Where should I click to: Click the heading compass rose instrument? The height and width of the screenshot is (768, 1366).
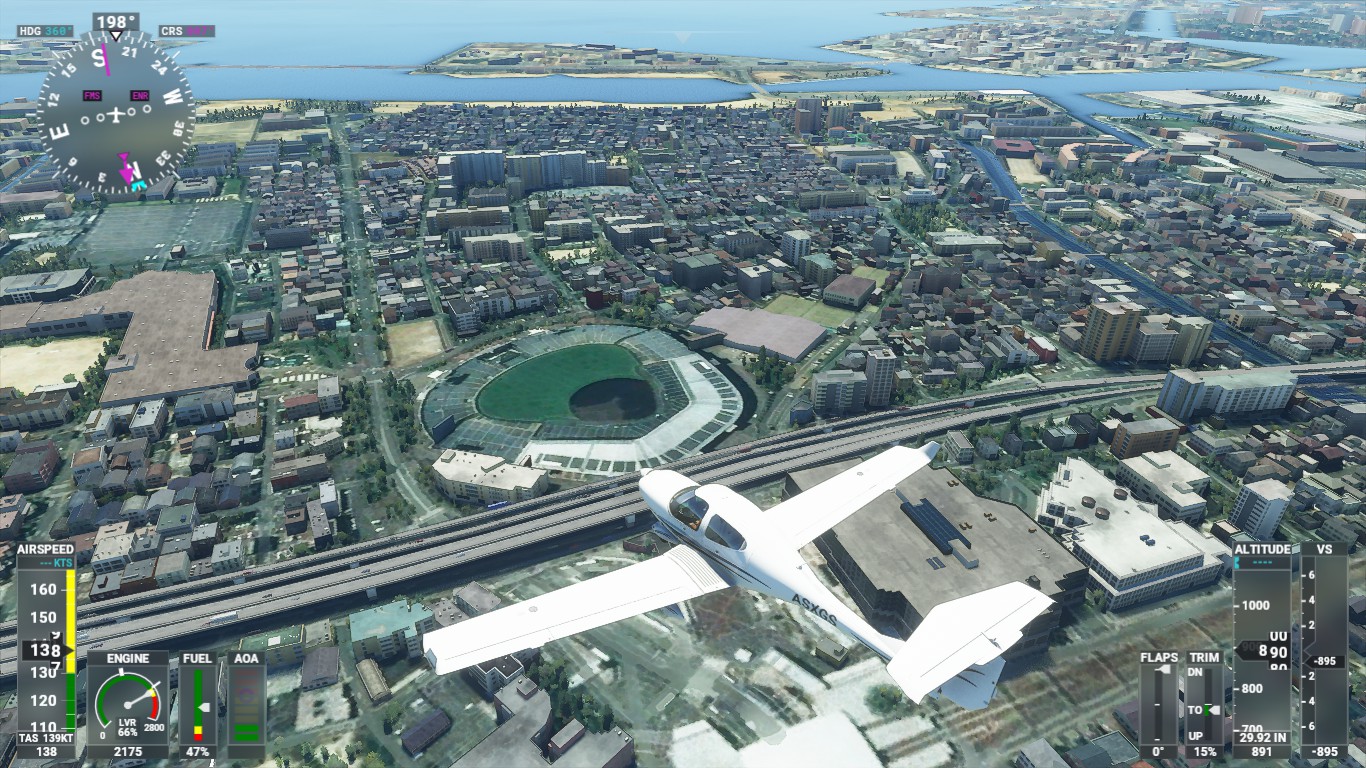tap(115, 113)
